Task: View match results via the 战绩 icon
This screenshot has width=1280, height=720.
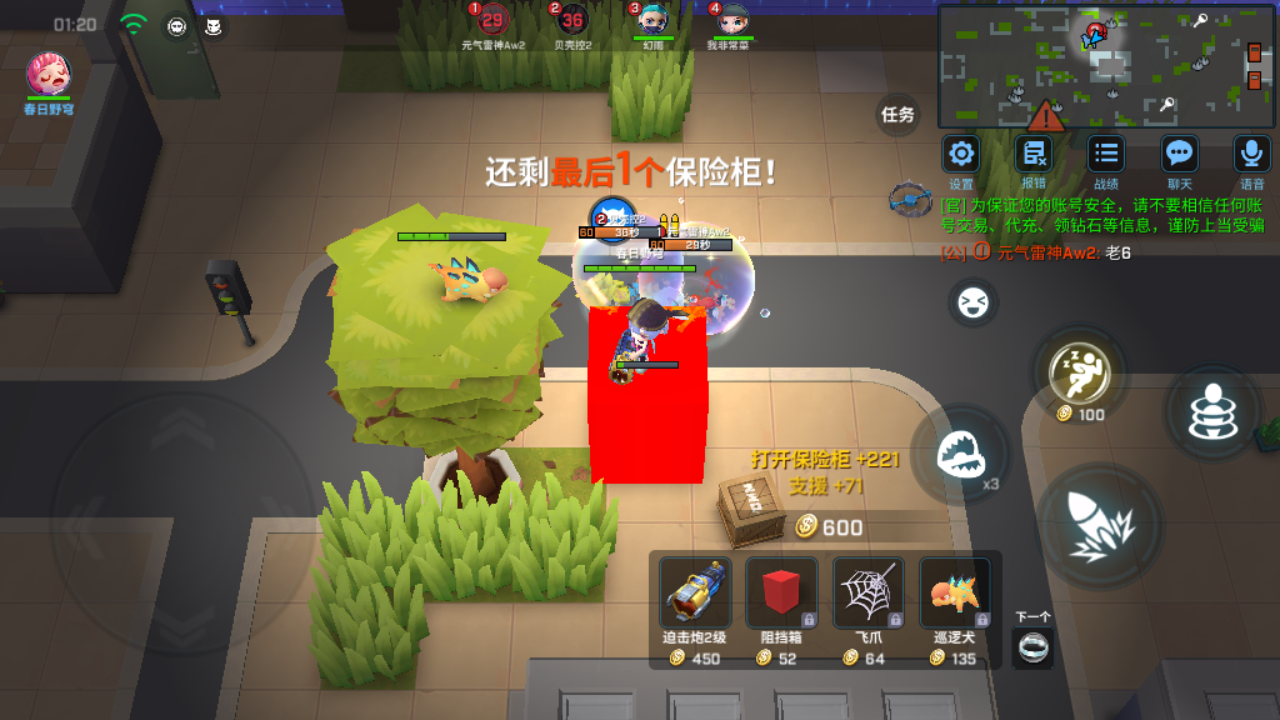Action: click(x=1105, y=155)
